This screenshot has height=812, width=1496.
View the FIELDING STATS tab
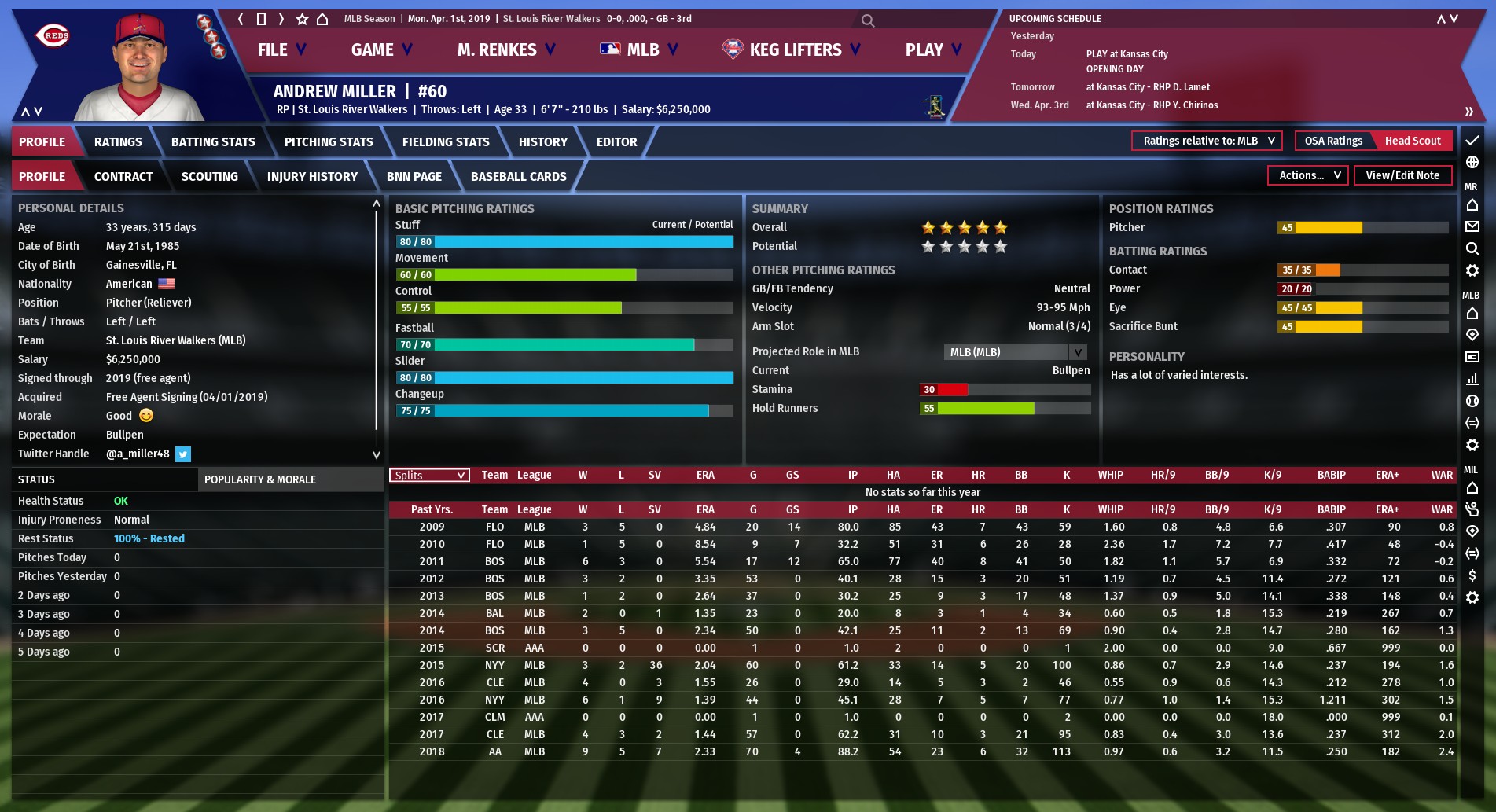[446, 142]
